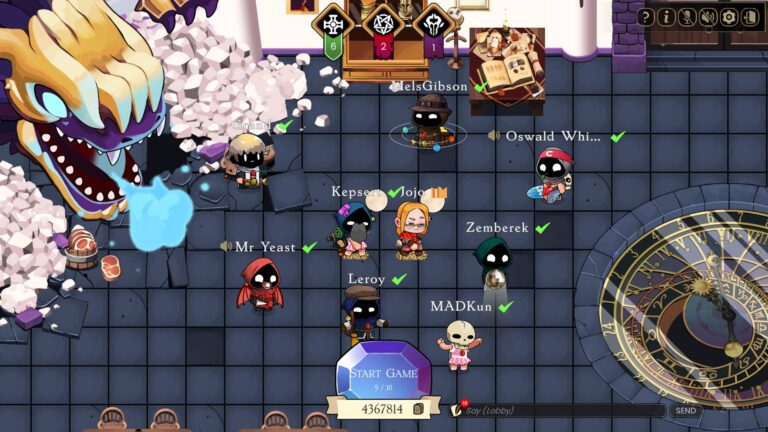Open the question mark help icon

tap(646, 17)
